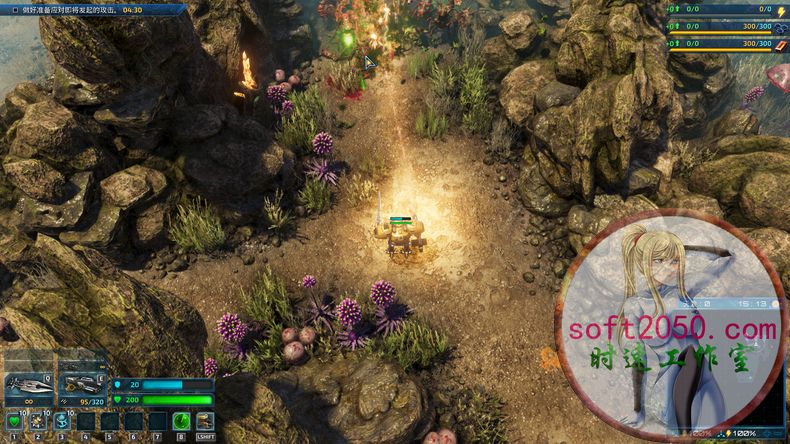Activate the green radar scanner ability
The height and width of the screenshot is (444, 790).
tap(181, 422)
